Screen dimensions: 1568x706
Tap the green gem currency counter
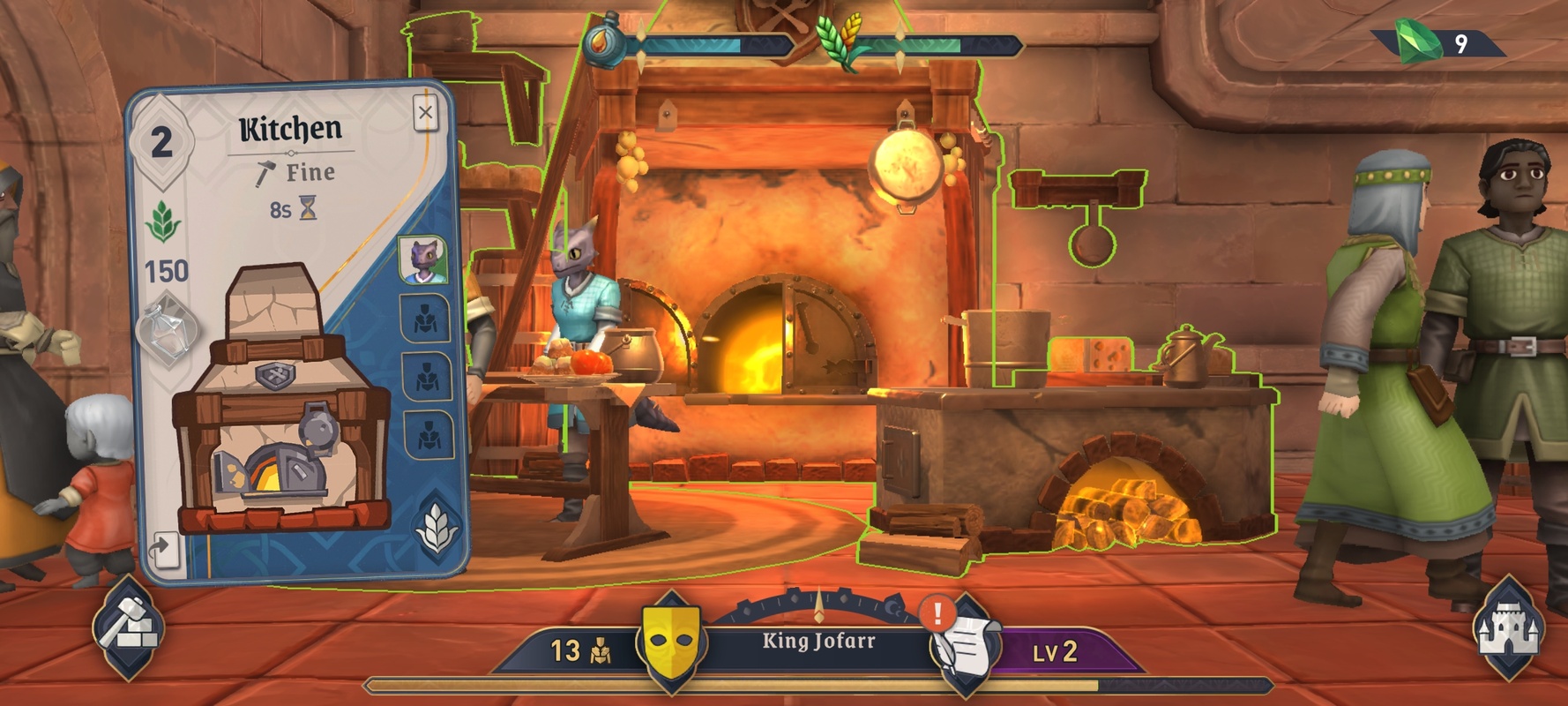(x=1436, y=42)
